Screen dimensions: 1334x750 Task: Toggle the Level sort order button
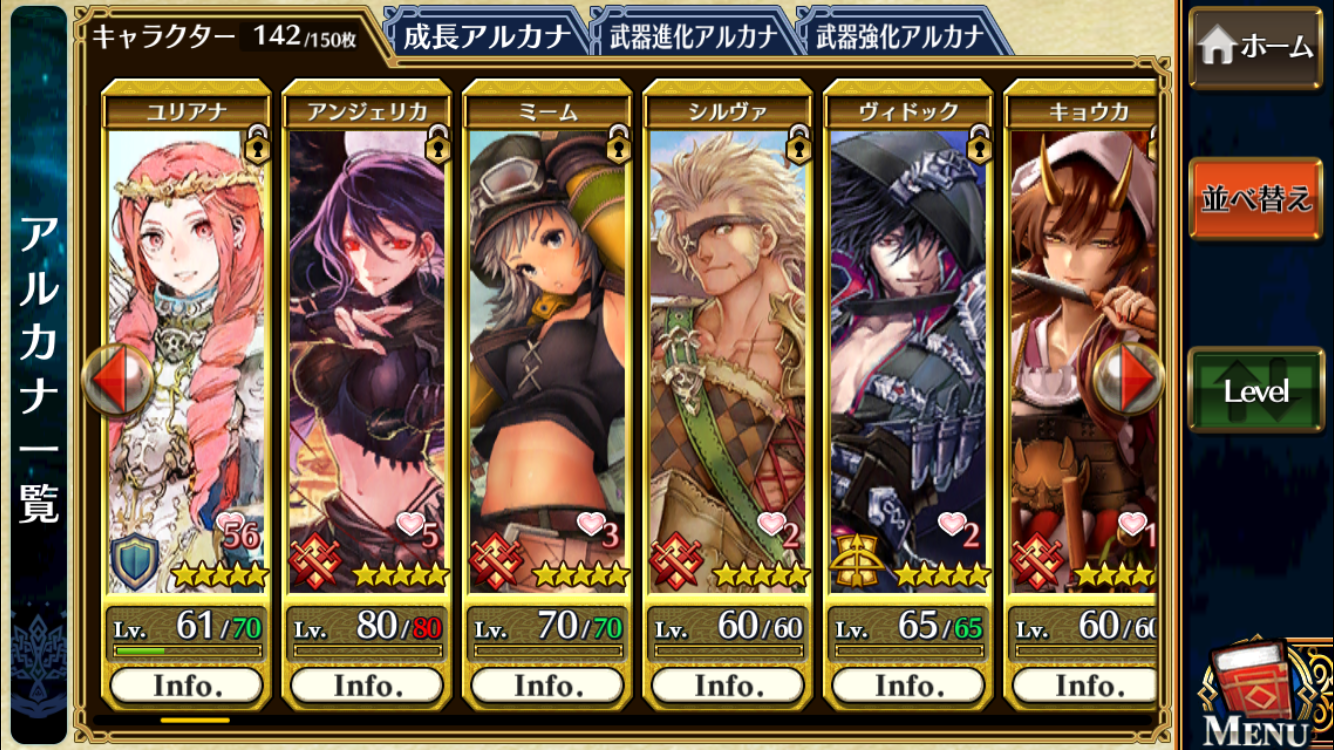pos(1255,390)
